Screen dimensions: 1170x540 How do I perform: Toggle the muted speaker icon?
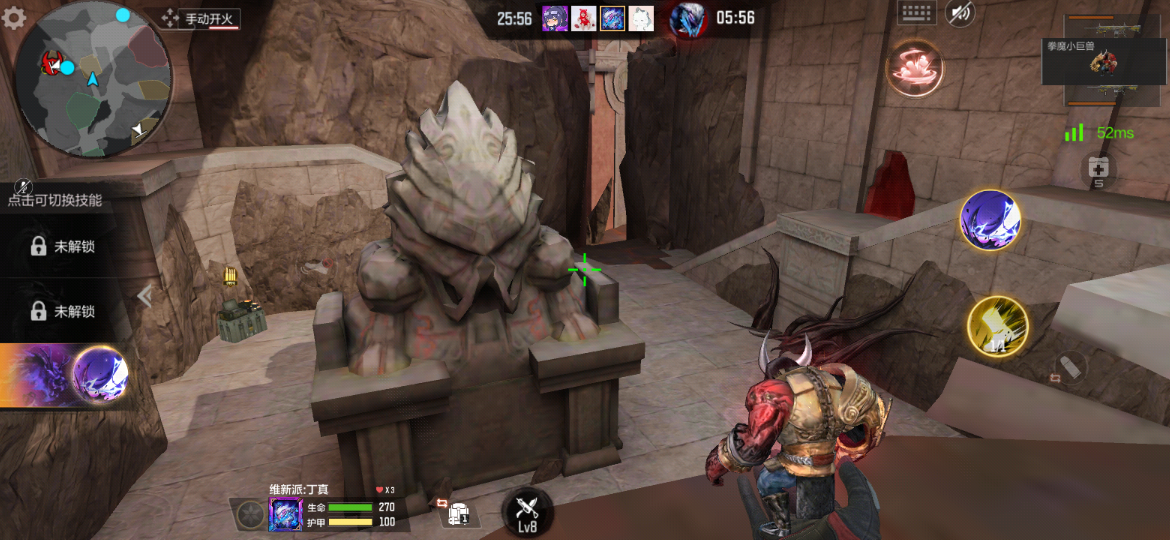960,13
